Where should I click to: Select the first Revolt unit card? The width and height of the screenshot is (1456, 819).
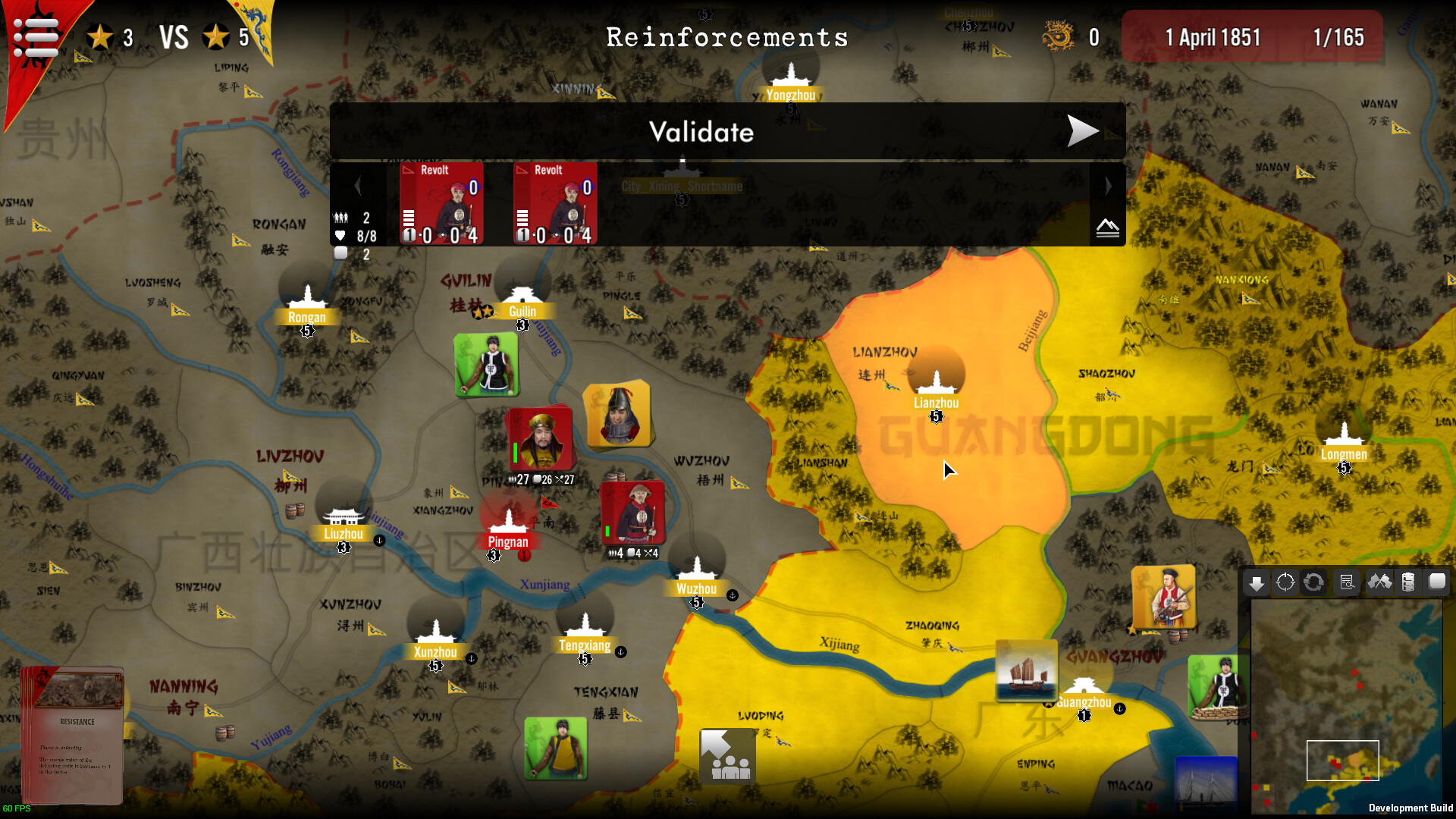441,203
